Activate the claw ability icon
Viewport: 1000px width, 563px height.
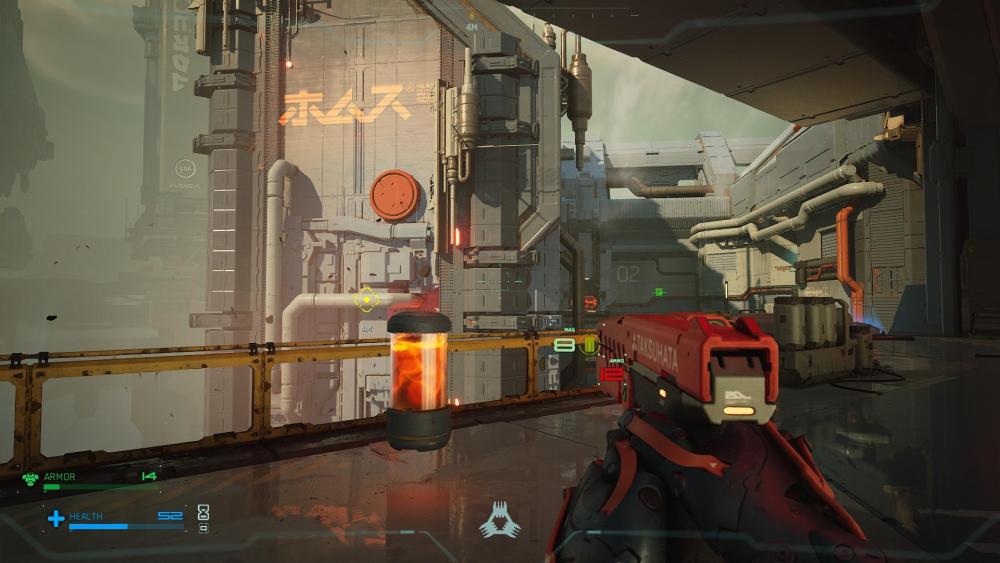[x=499, y=521]
